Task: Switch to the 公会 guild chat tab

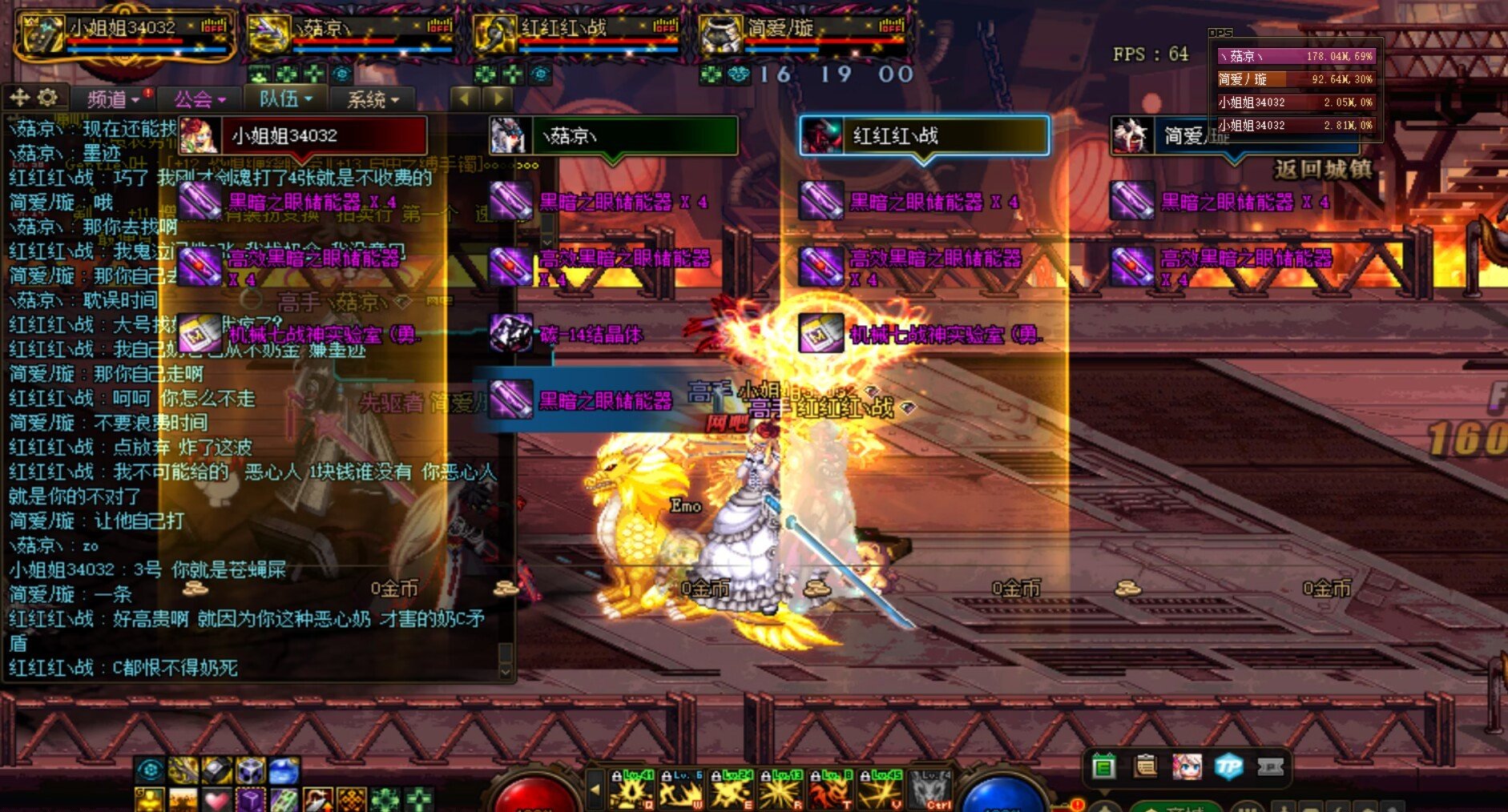Action: pos(199,99)
